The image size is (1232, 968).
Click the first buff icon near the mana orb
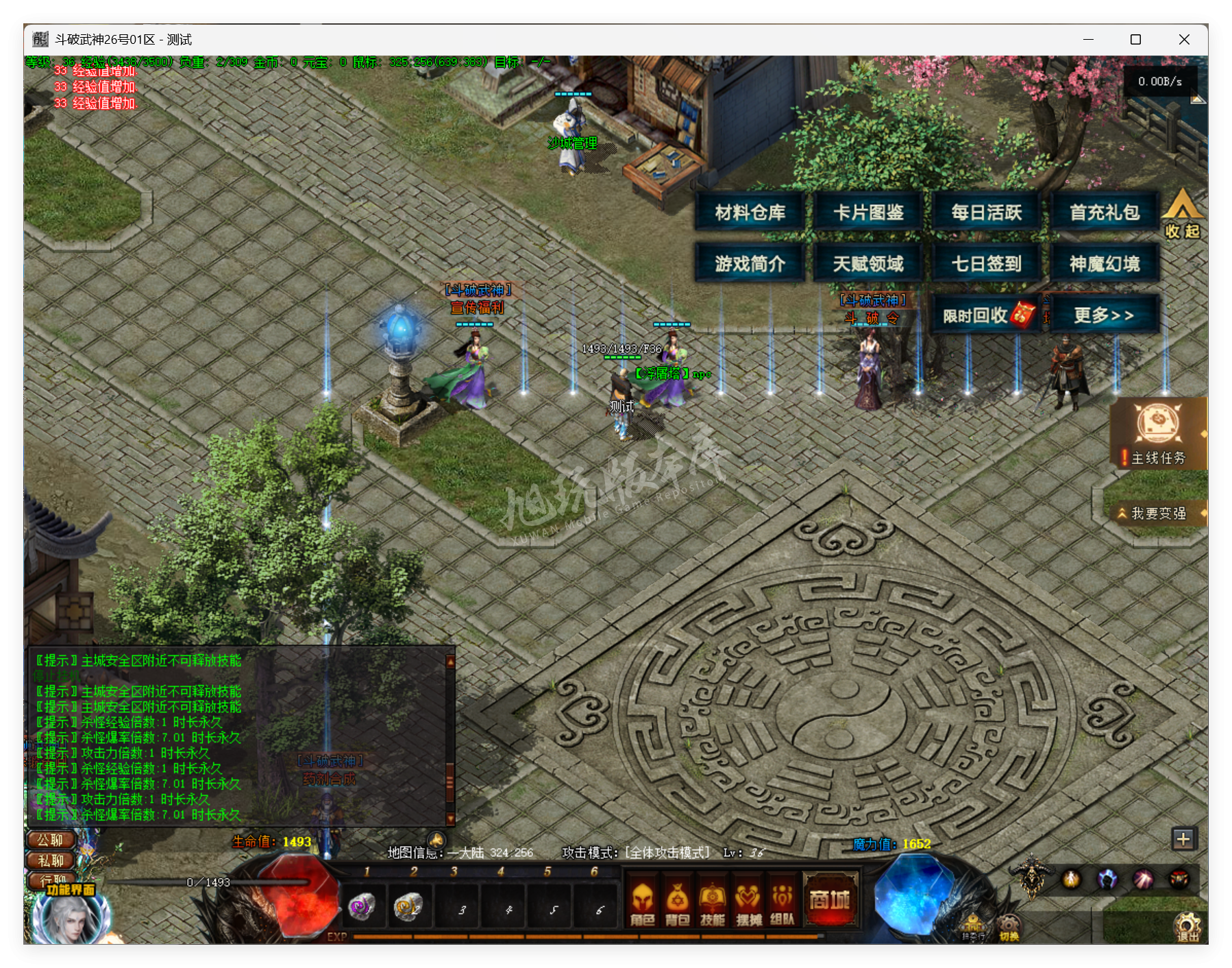click(x=1071, y=880)
